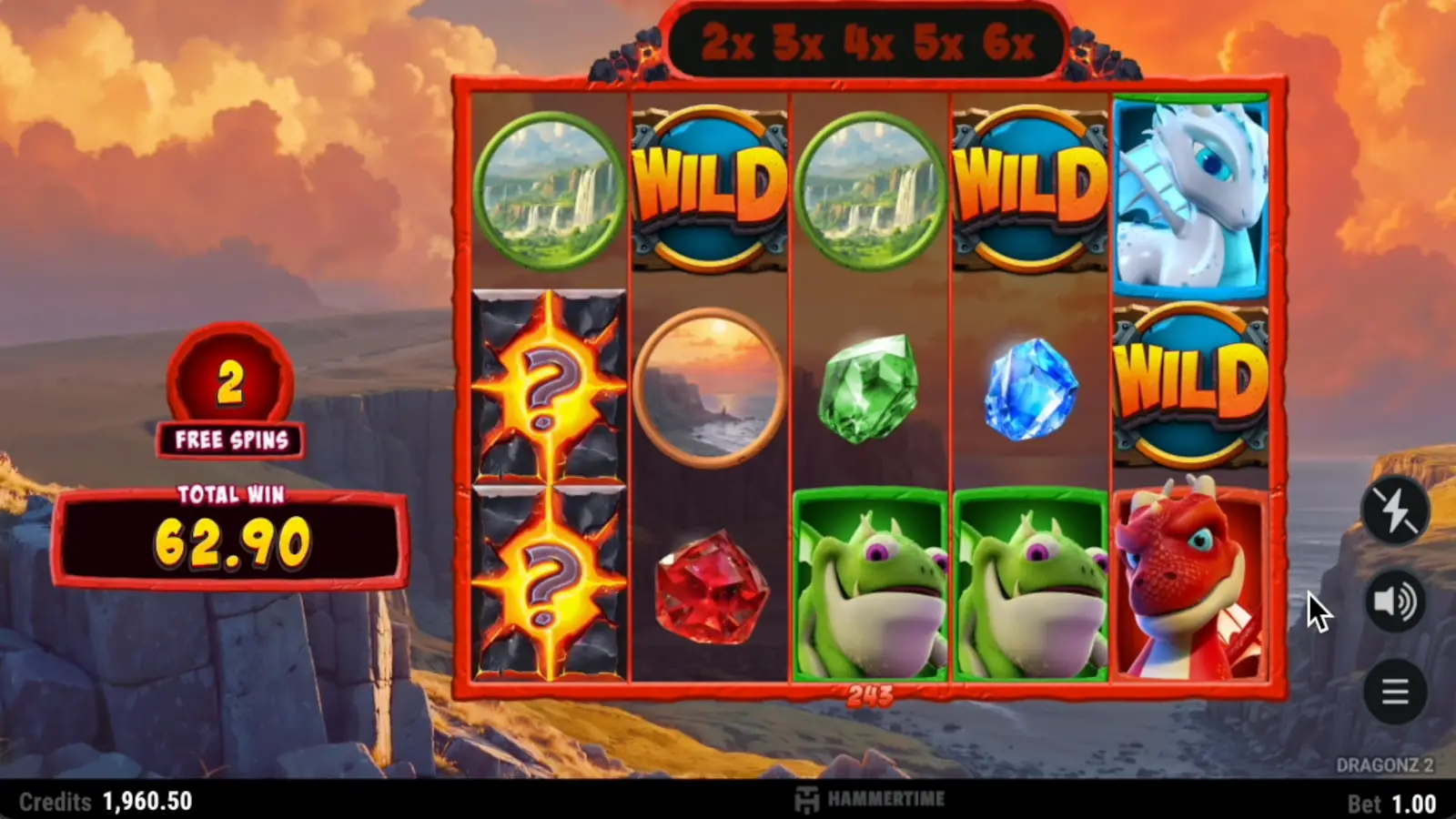Mute the game sound

(x=1395, y=601)
